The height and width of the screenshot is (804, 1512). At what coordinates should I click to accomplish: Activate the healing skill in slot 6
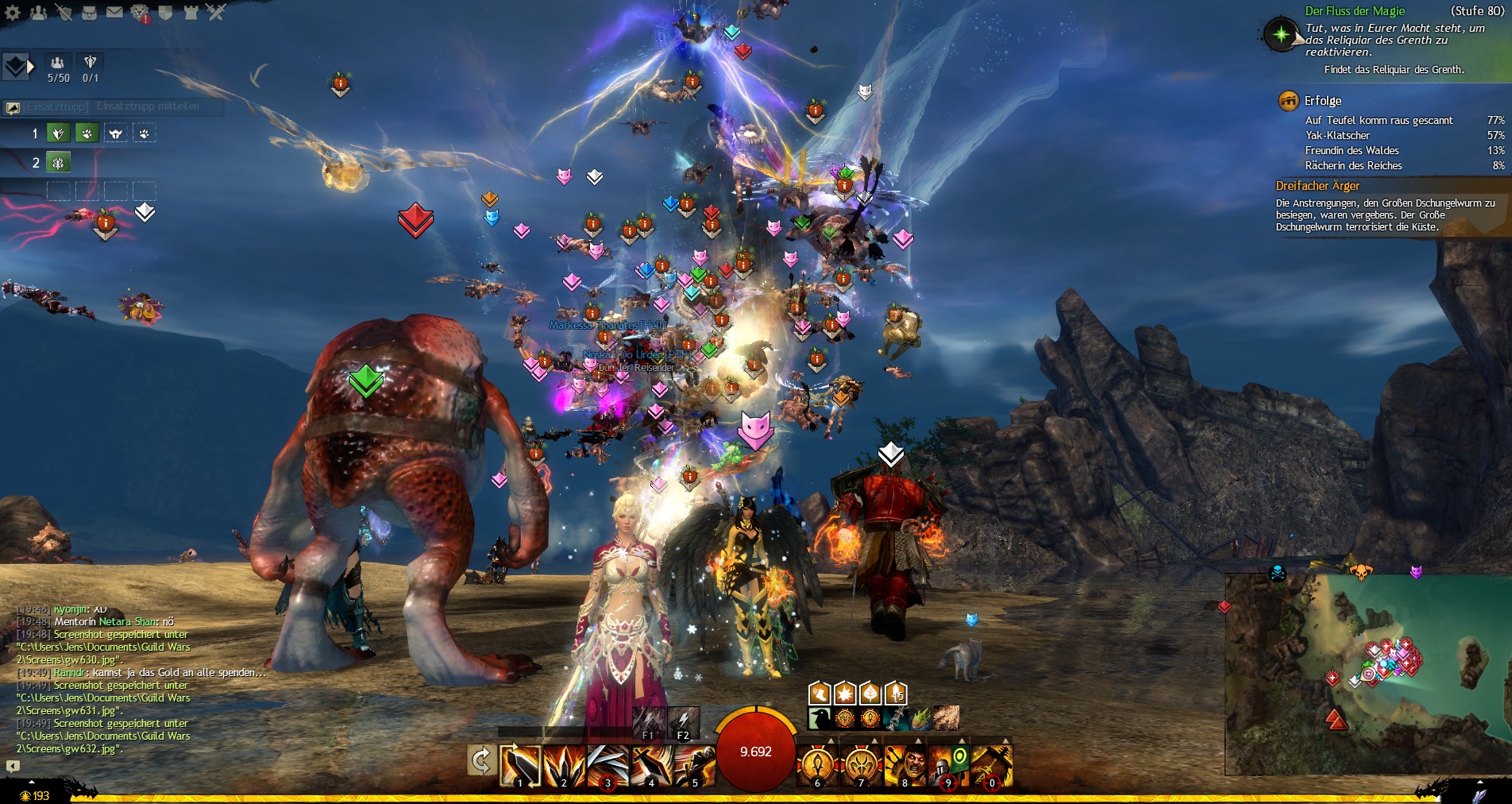pos(818,765)
